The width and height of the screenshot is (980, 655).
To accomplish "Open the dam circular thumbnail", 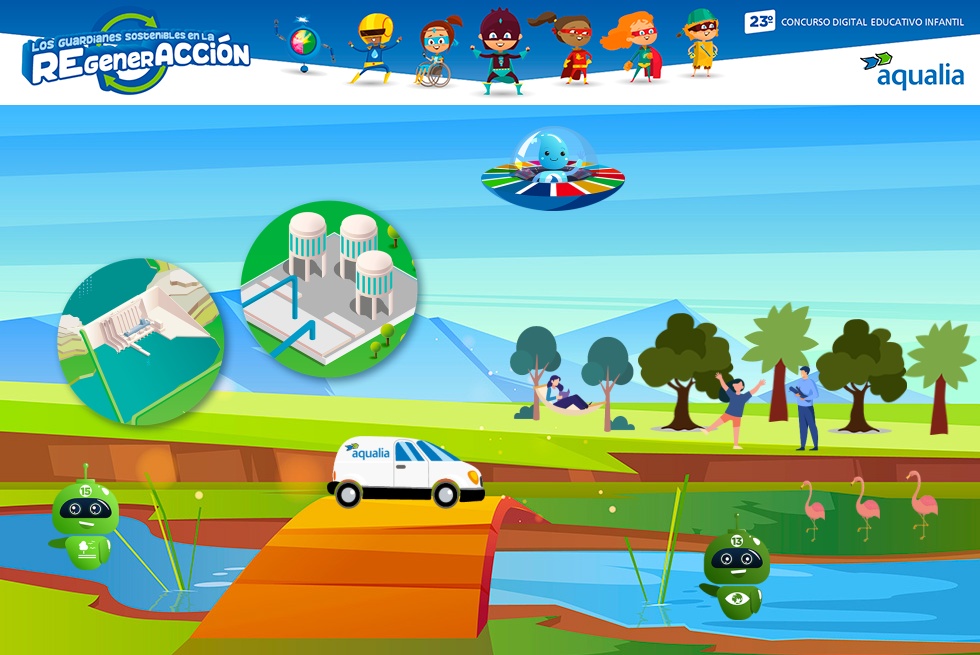I will [x=141, y=341].
